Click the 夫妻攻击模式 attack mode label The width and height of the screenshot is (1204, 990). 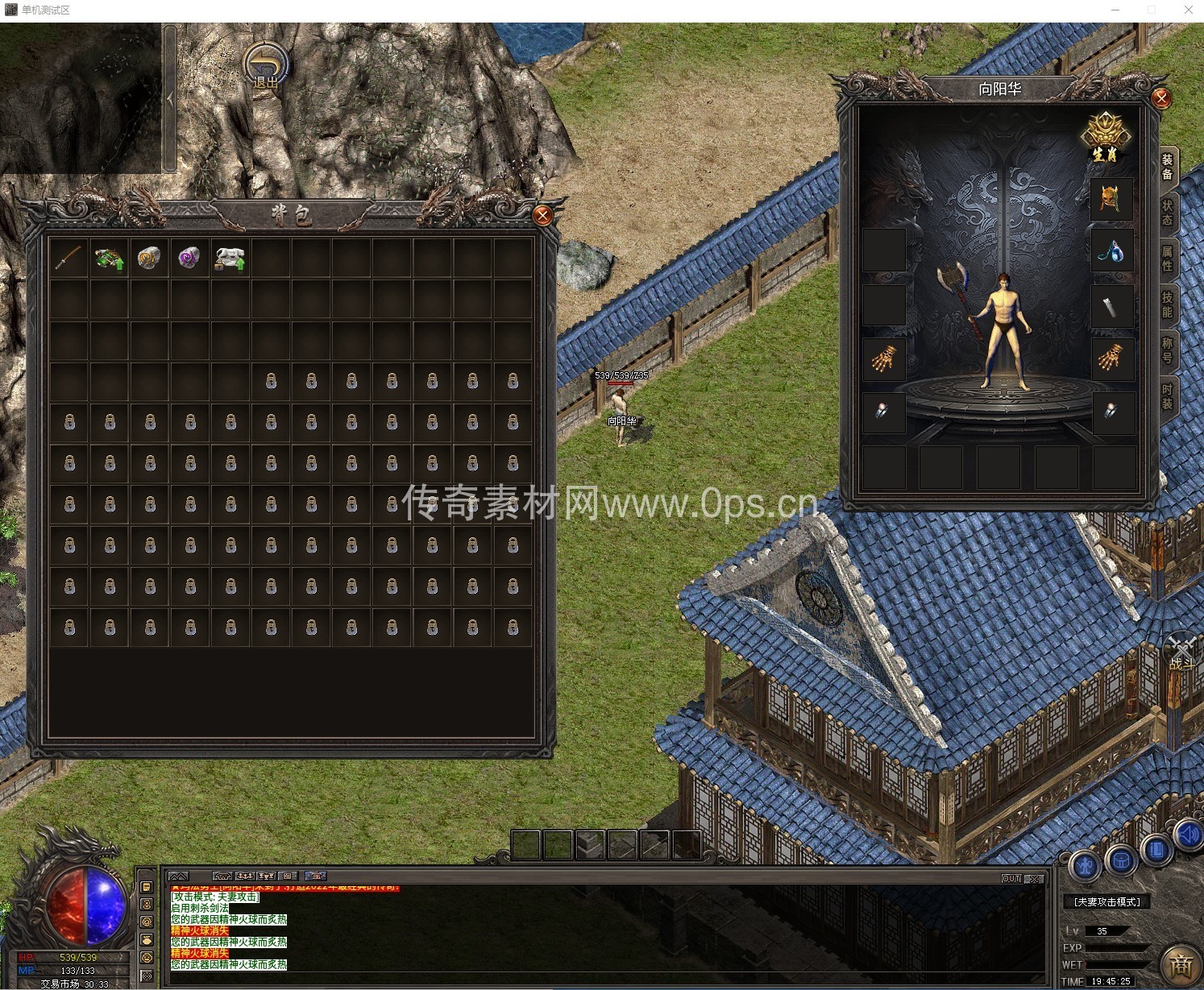click(x=1107, y=902)
